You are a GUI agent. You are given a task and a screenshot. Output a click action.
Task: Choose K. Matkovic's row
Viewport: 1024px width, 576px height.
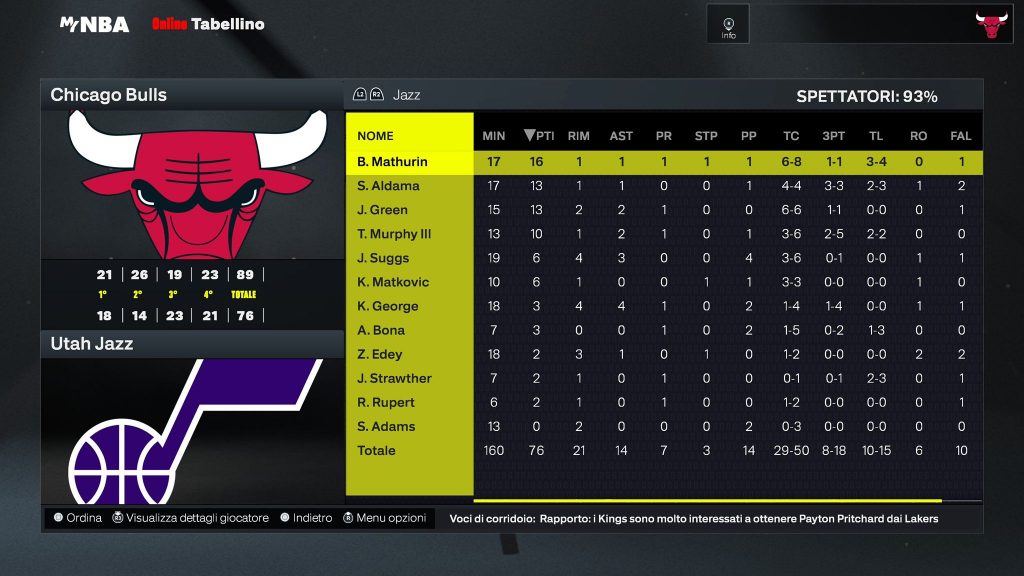click(x=393, y=282)
